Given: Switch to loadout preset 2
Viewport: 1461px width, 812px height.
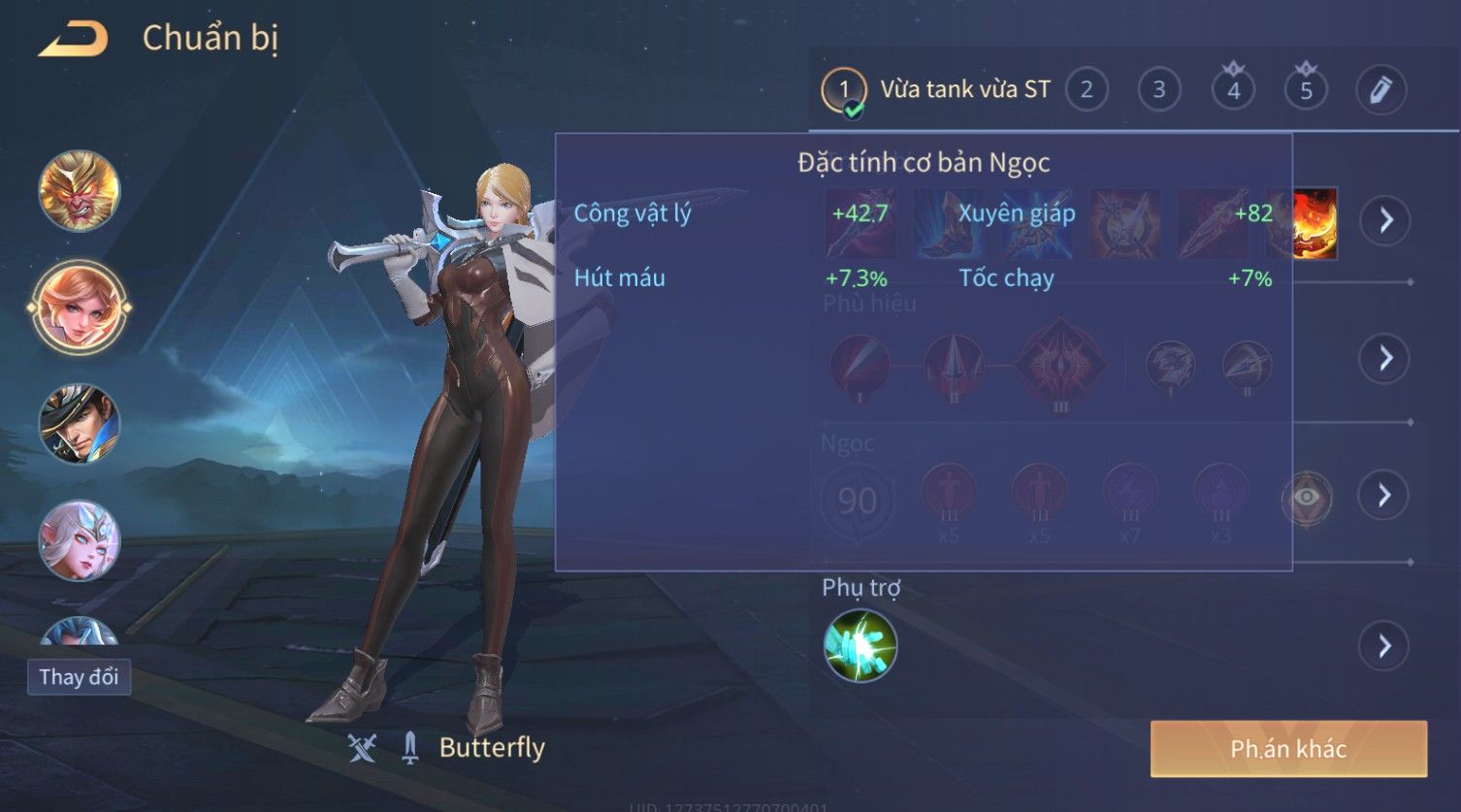Looking at the screenshot, I should tap(1087, 90).
